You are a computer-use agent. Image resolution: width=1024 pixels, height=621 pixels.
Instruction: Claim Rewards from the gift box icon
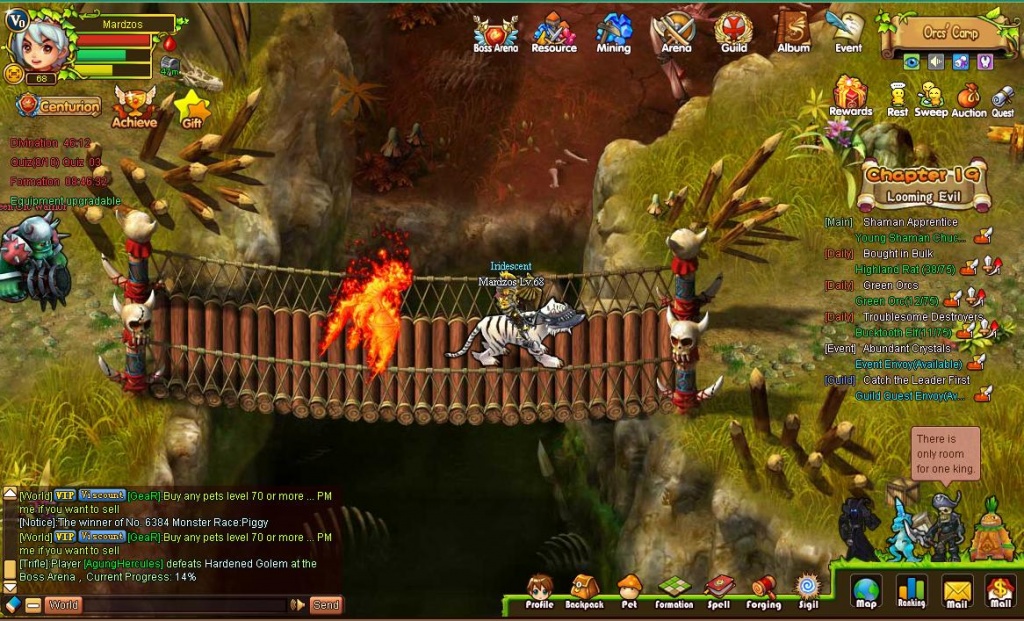(851, 96)
